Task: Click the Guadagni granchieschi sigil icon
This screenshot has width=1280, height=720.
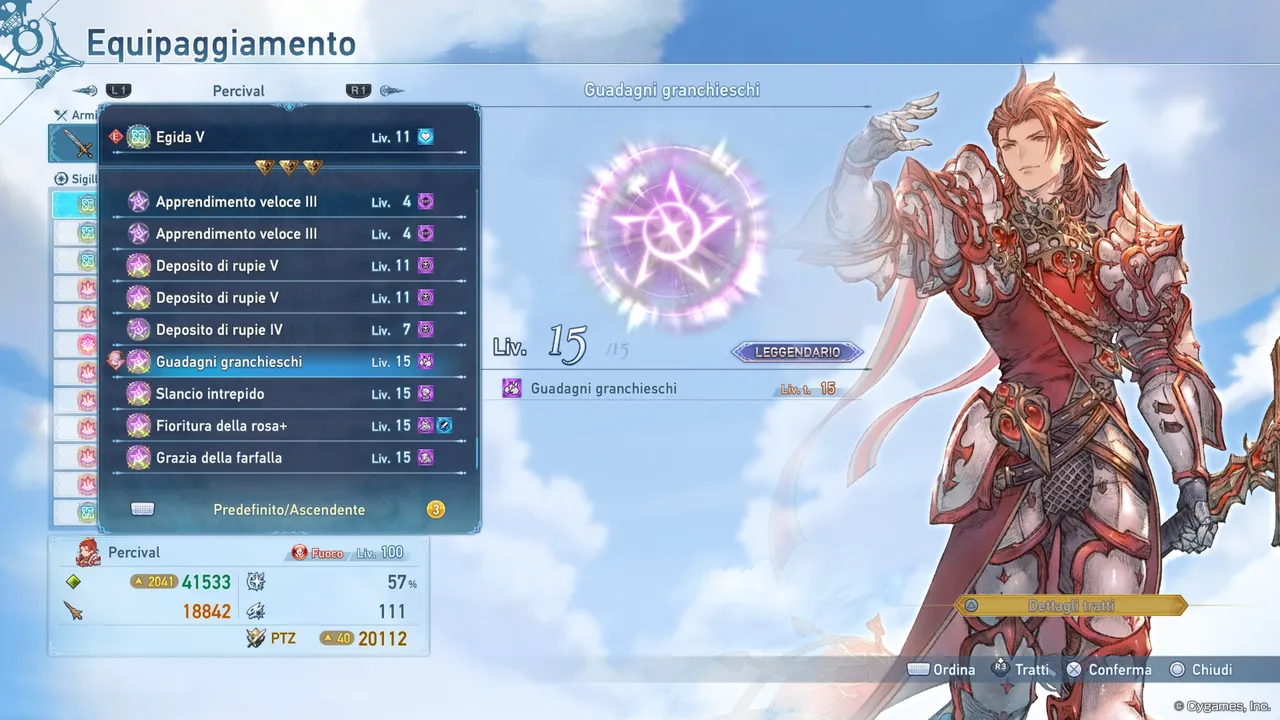Action: coord(138,361)
